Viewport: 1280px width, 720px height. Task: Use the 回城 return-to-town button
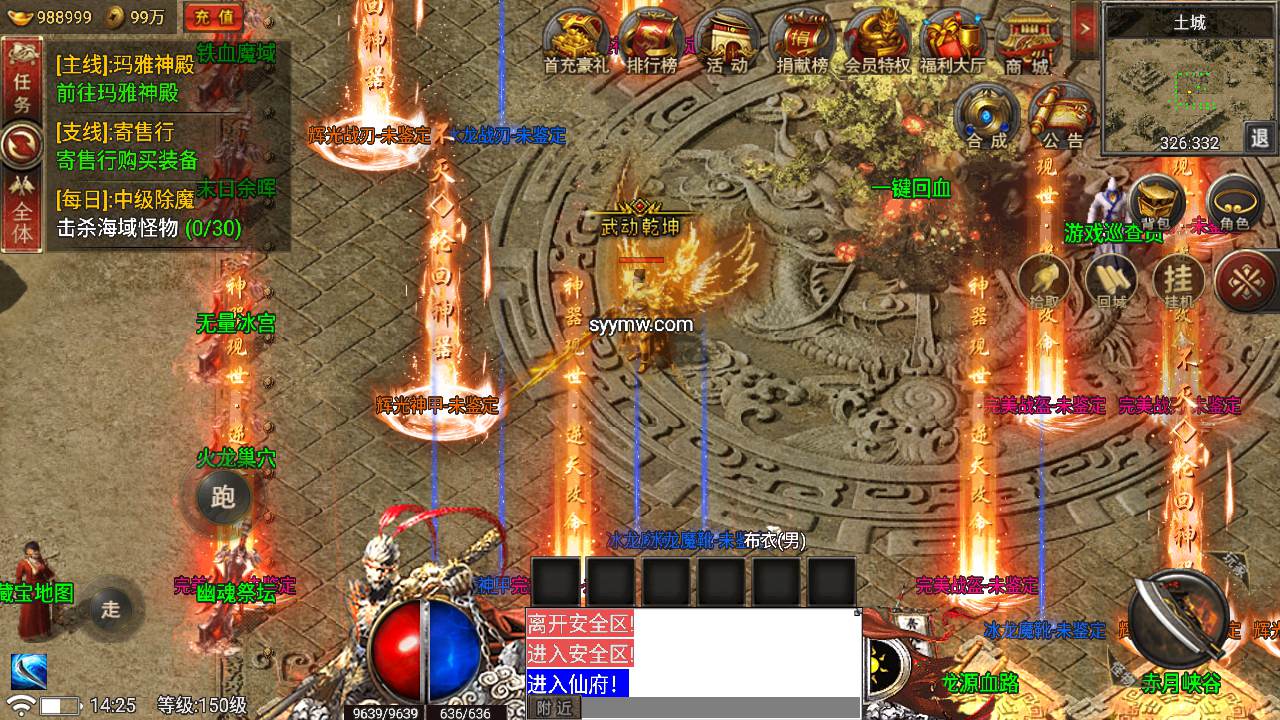pyautogui.click(x=1111, y=281)
